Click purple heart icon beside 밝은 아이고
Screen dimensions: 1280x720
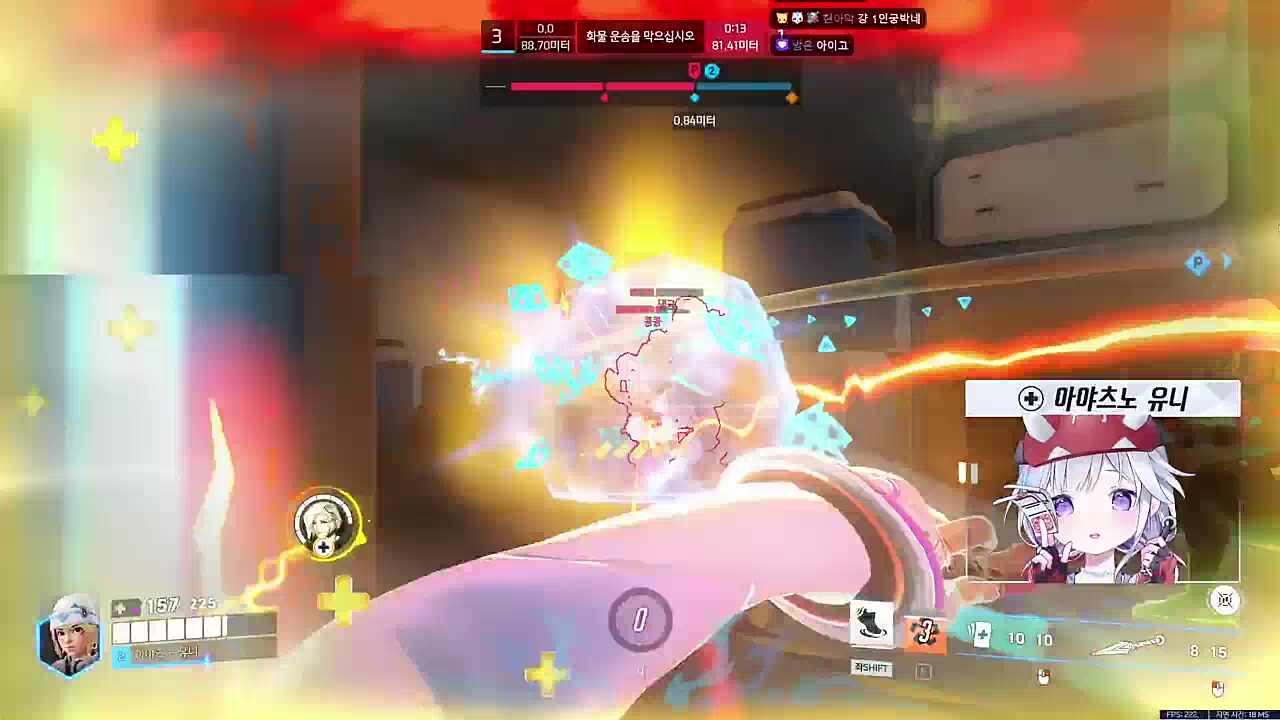[781, 43]
